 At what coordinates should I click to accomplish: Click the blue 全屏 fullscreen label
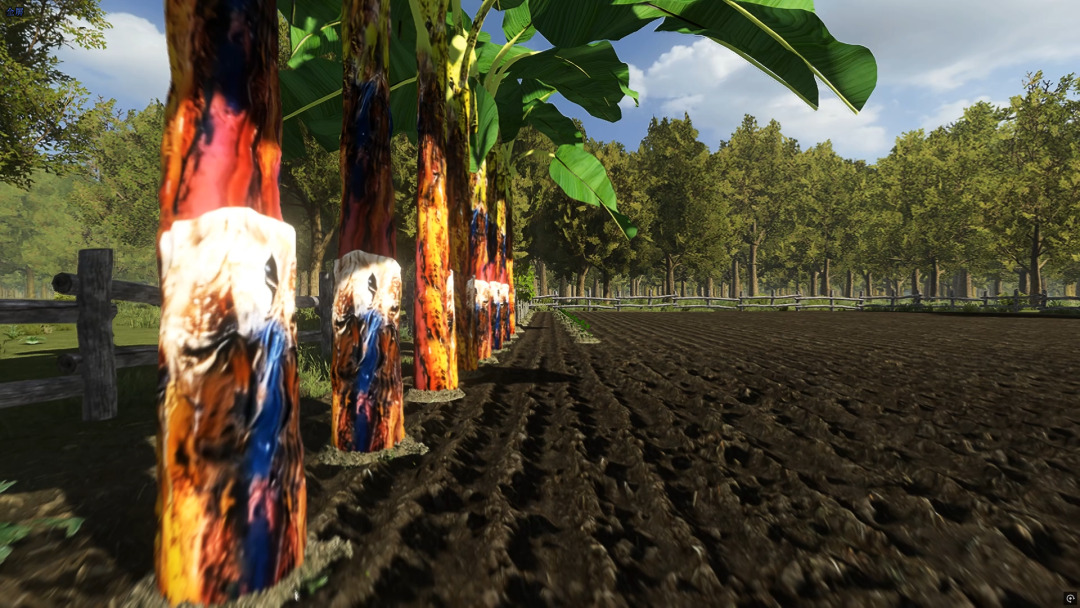click(14, 11)
